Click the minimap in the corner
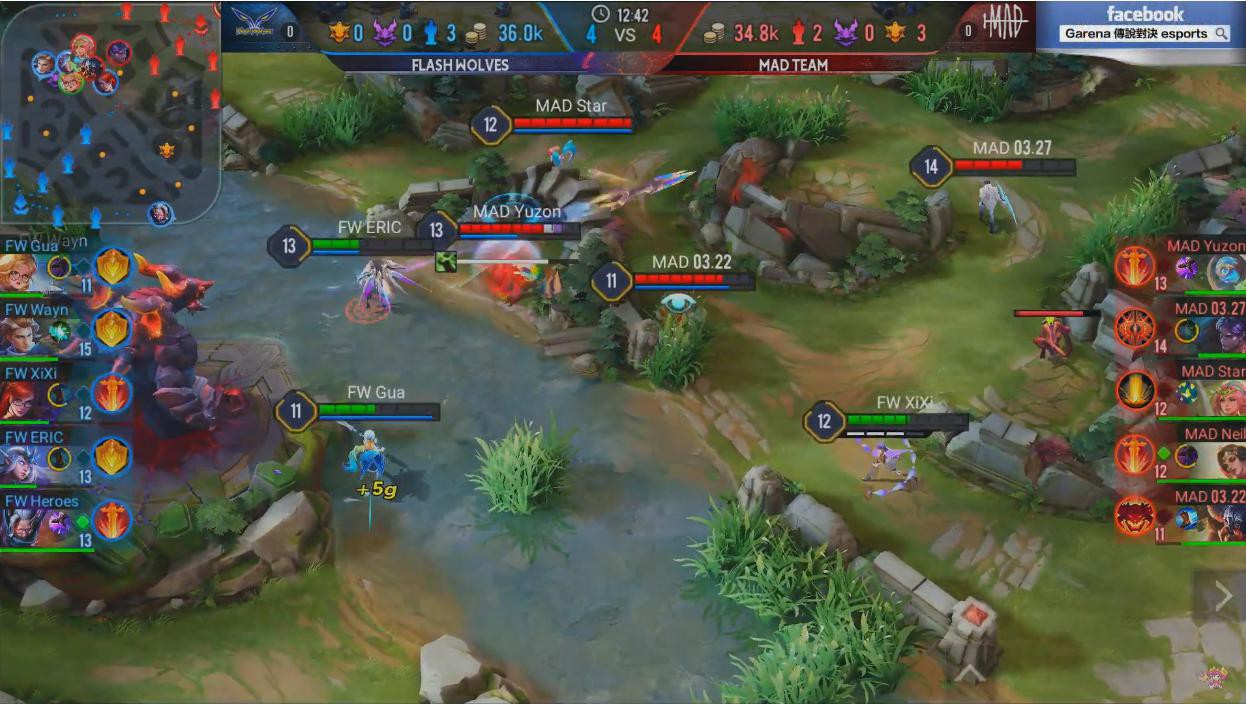 click(x=110, y=110)
